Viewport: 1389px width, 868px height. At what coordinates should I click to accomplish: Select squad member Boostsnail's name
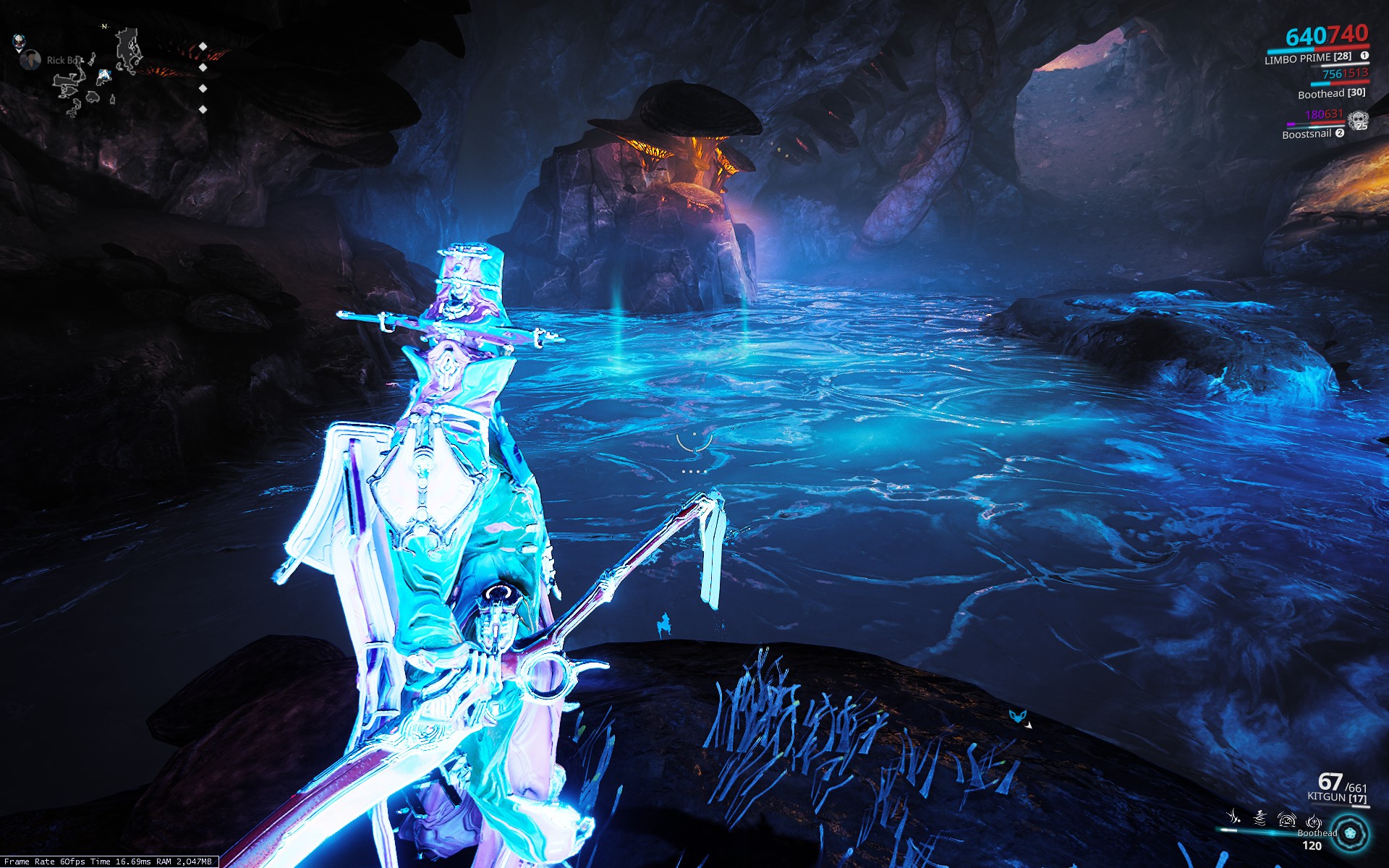(x=1307, y=134)
